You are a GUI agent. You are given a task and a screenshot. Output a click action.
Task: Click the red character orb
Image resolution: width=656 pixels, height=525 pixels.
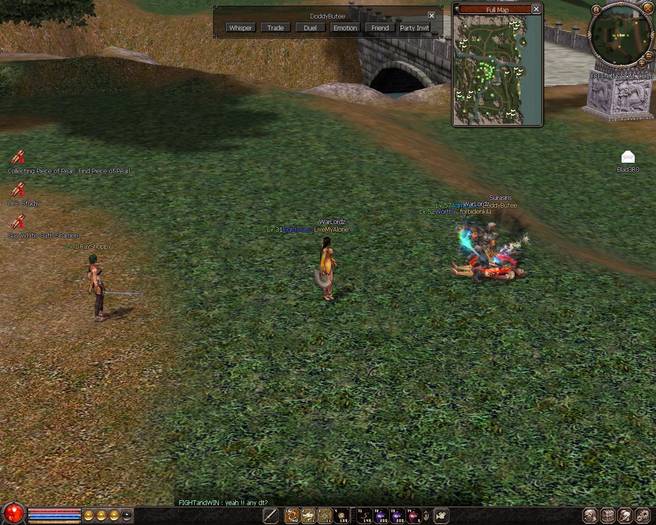point(12,515)
